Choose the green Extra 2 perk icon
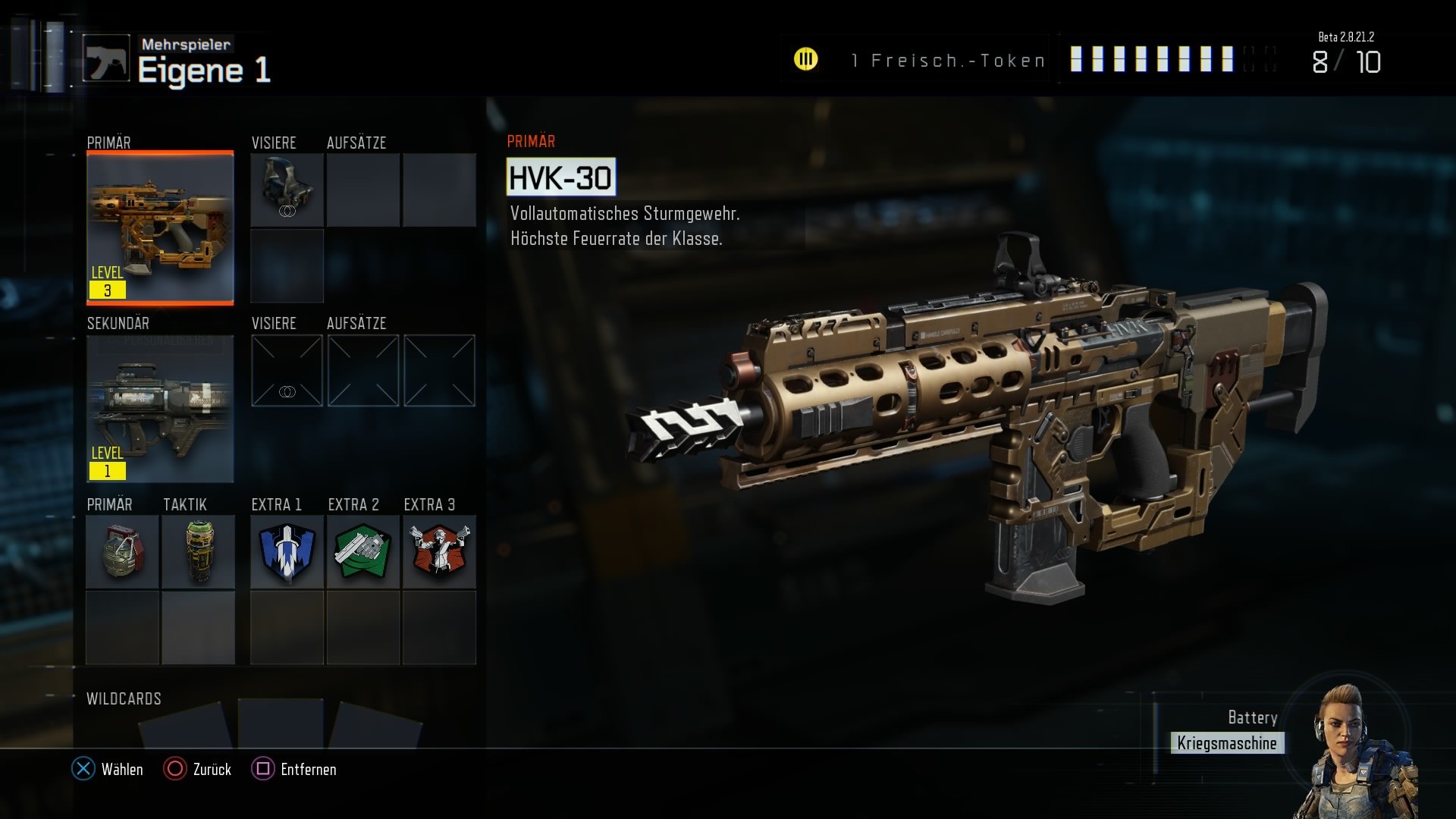Screen dimensions: 1456x819 [362, 552]
